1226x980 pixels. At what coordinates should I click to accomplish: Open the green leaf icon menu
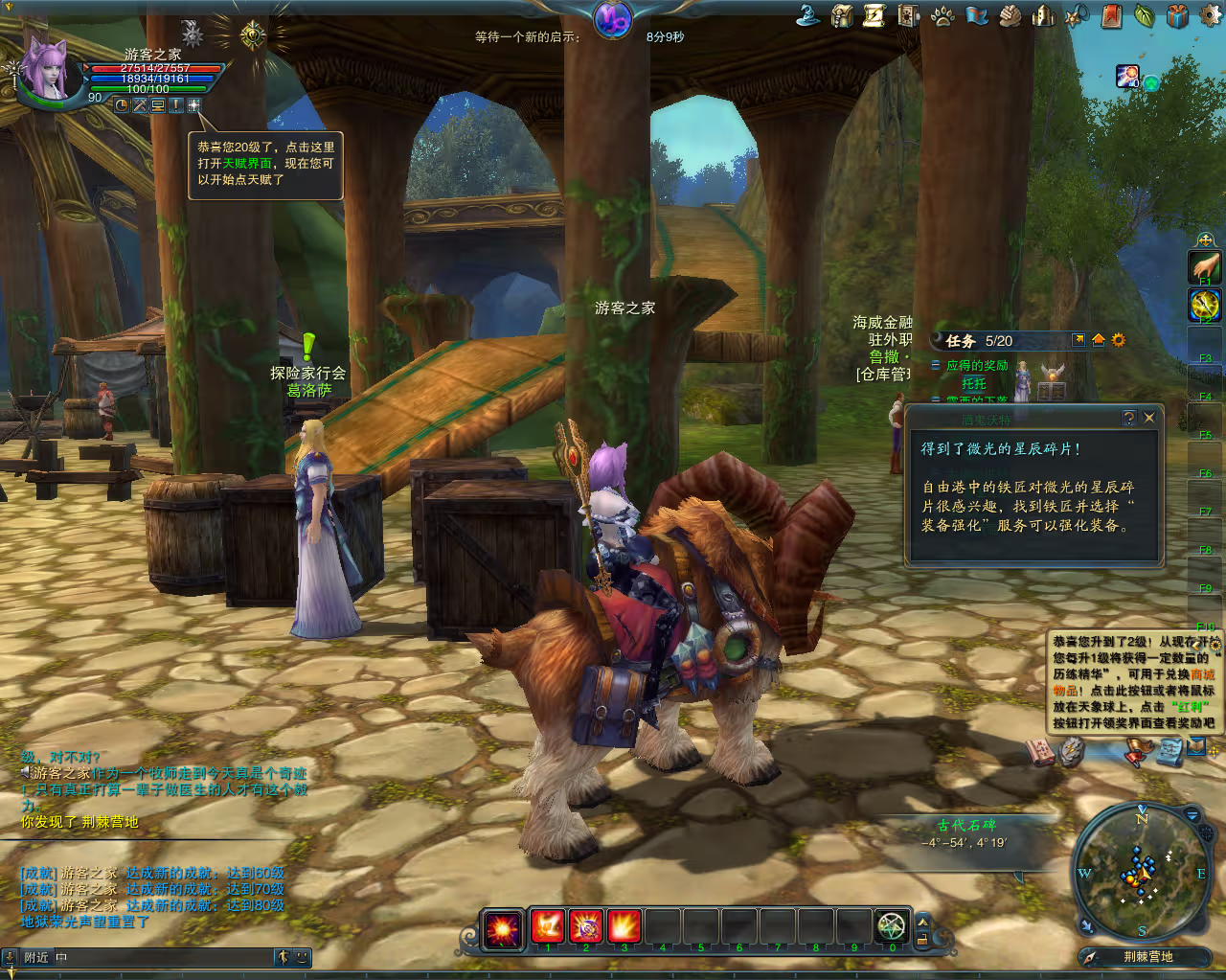pos(1144,15)
